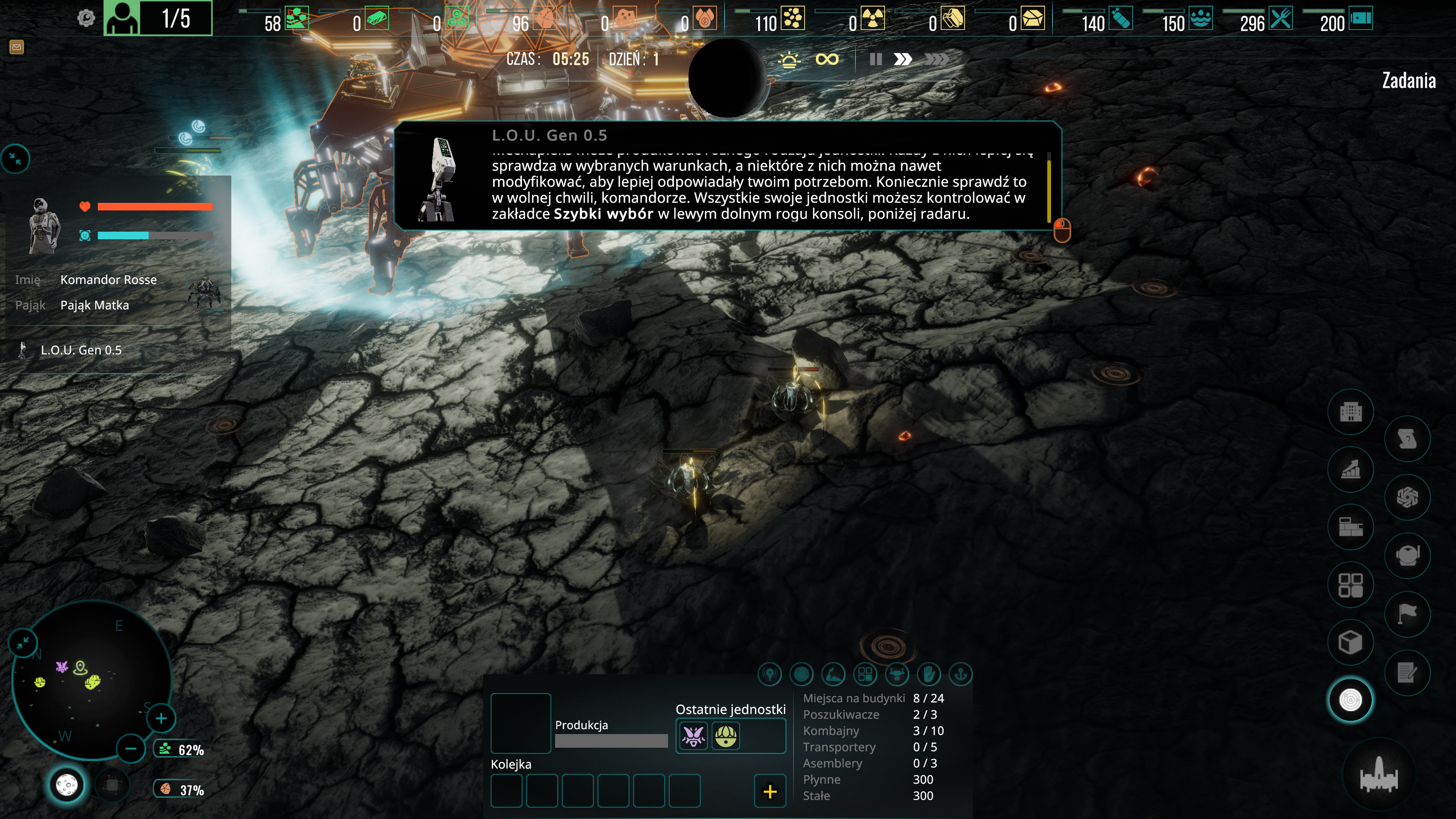
Task: Select the green dome unit in Ostatnie jednostki
Action: (x=726, y=736)
